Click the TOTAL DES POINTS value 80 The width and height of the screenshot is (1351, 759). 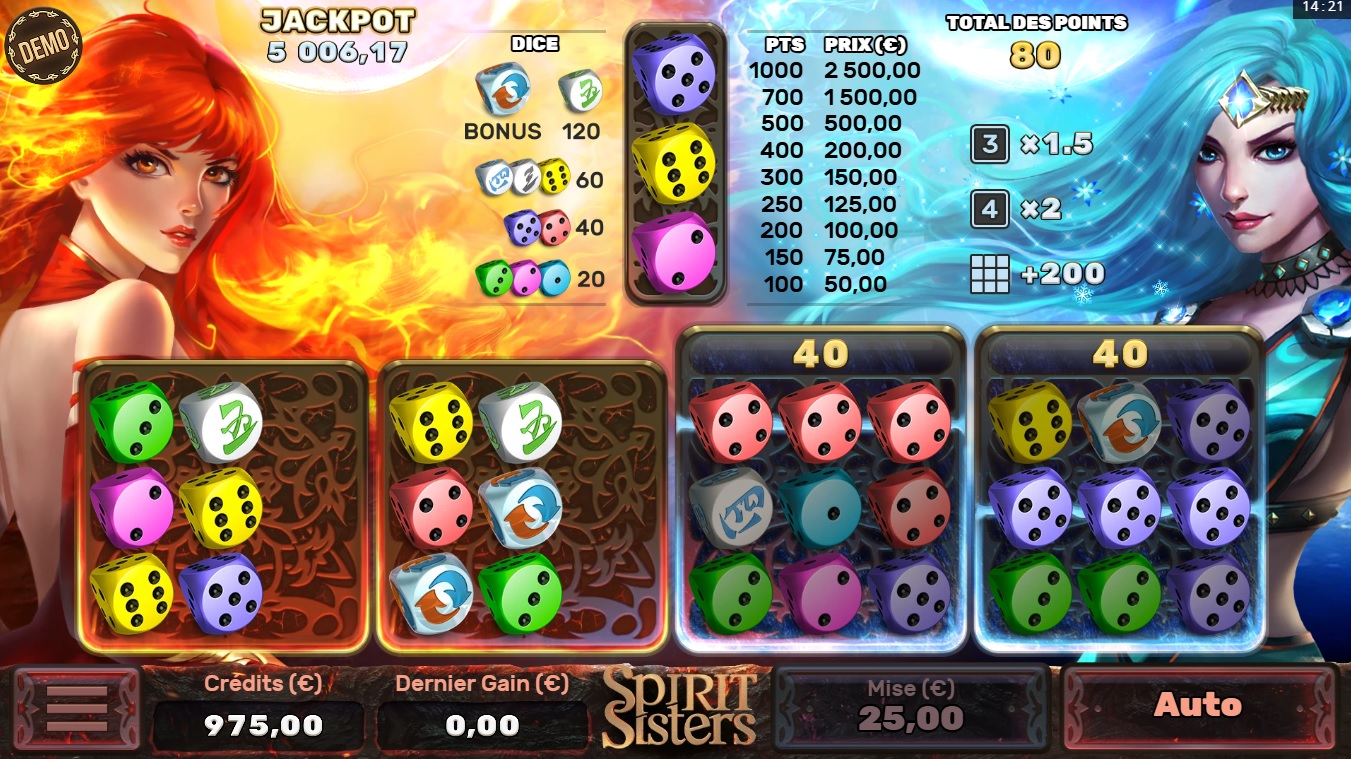click(1037, 56)
